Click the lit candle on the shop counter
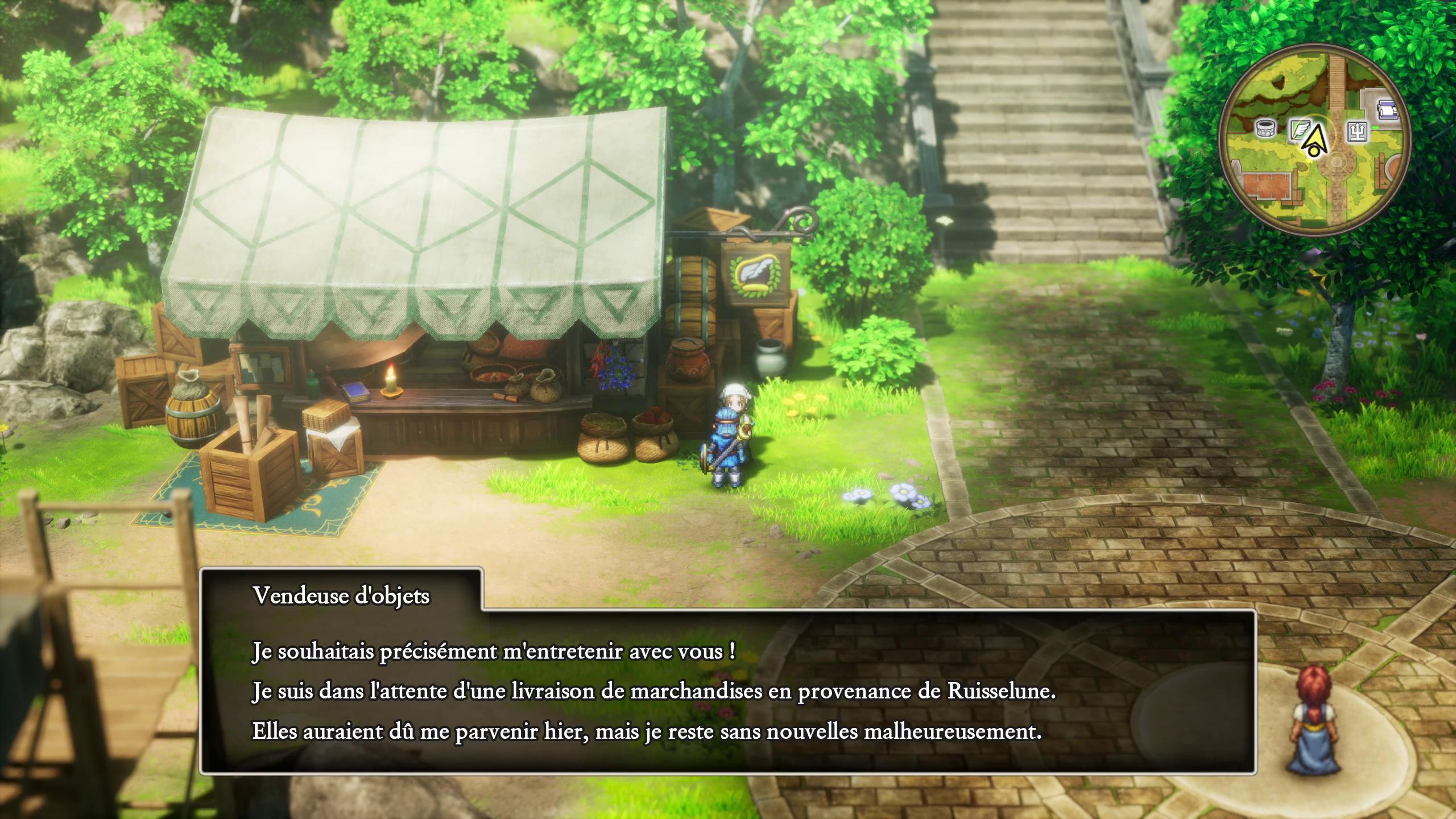This screenshot has height=819, width=1456. pyautogui.click(x=390, y=383)
